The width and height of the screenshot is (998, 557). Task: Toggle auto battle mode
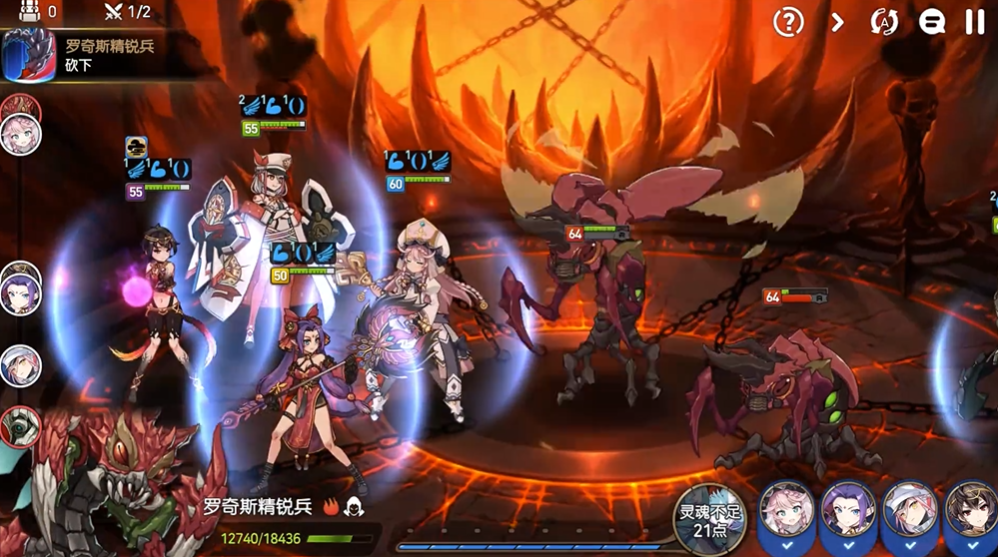(884, 21)
